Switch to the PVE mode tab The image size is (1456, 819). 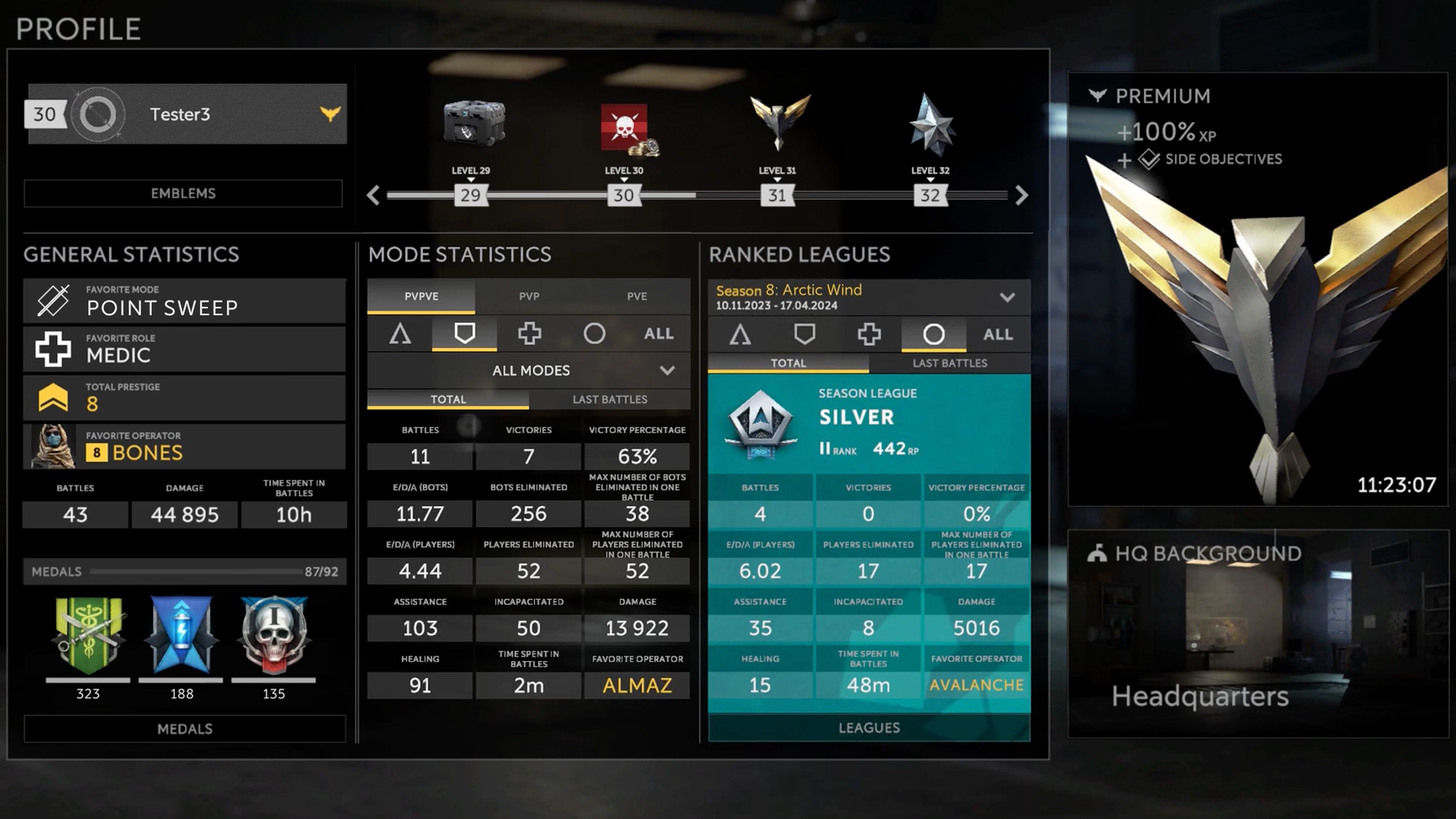pyautogui.click(x=637, y=296)
